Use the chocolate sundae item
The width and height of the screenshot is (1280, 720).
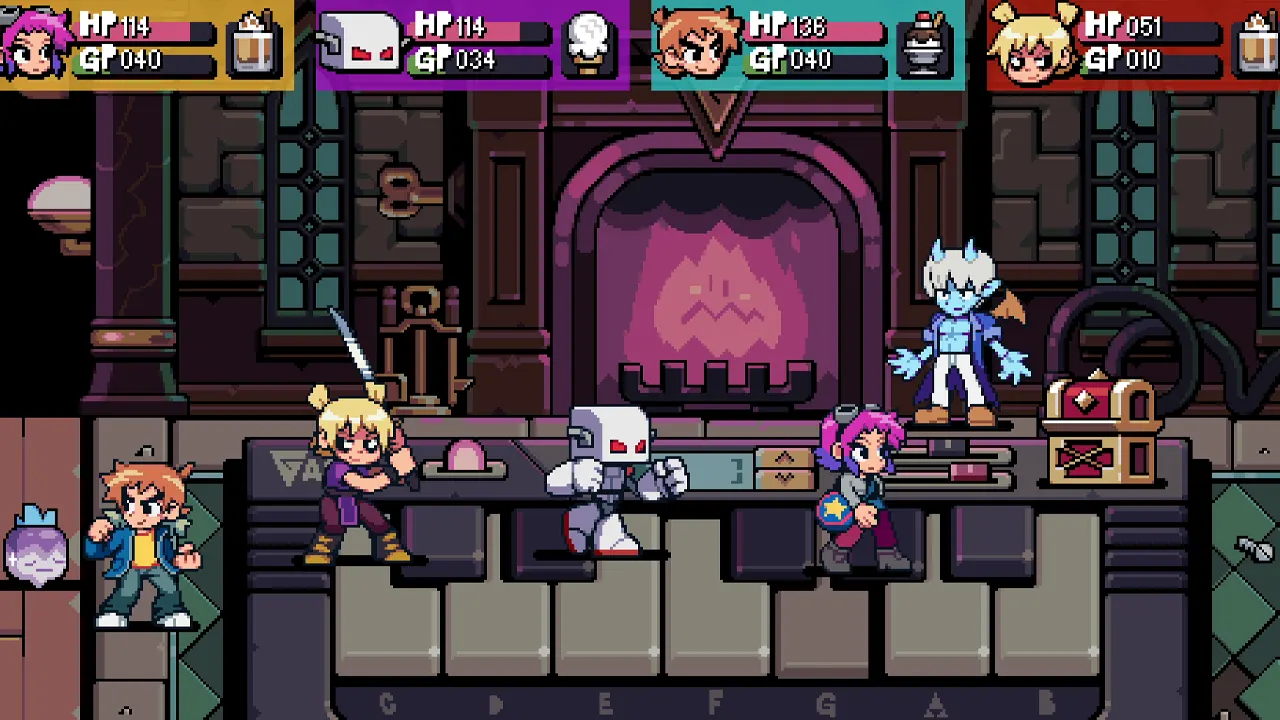[926, 44]
